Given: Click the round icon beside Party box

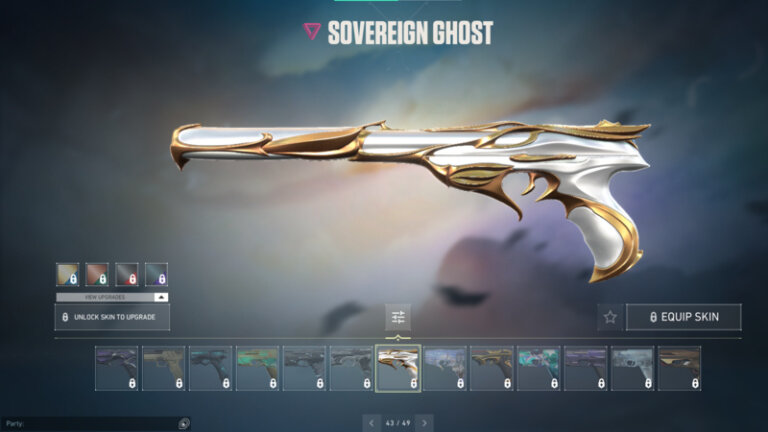Looking at the screenshot, I should [183, 424].
